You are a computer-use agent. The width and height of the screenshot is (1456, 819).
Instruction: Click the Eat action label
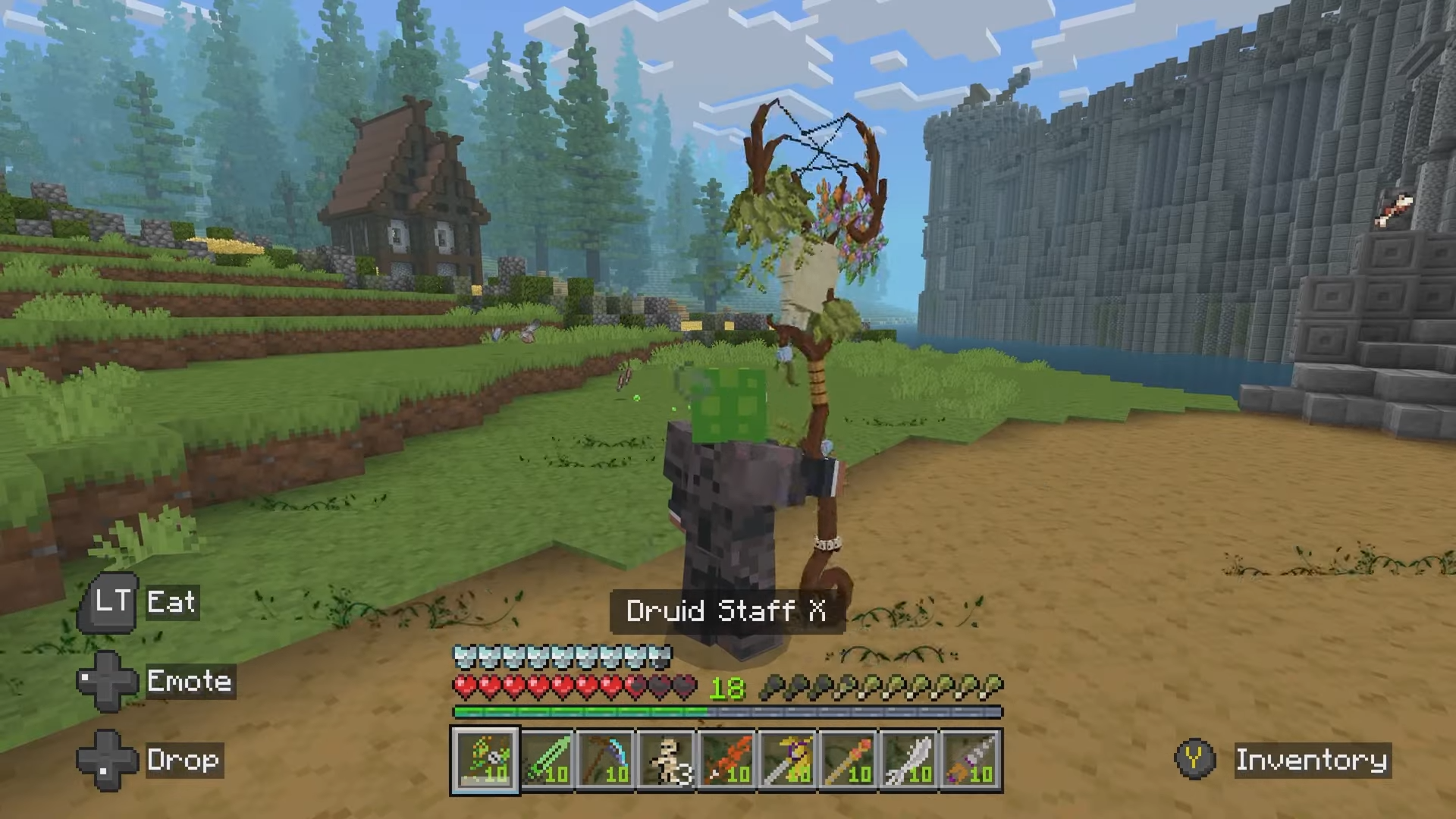171,602
